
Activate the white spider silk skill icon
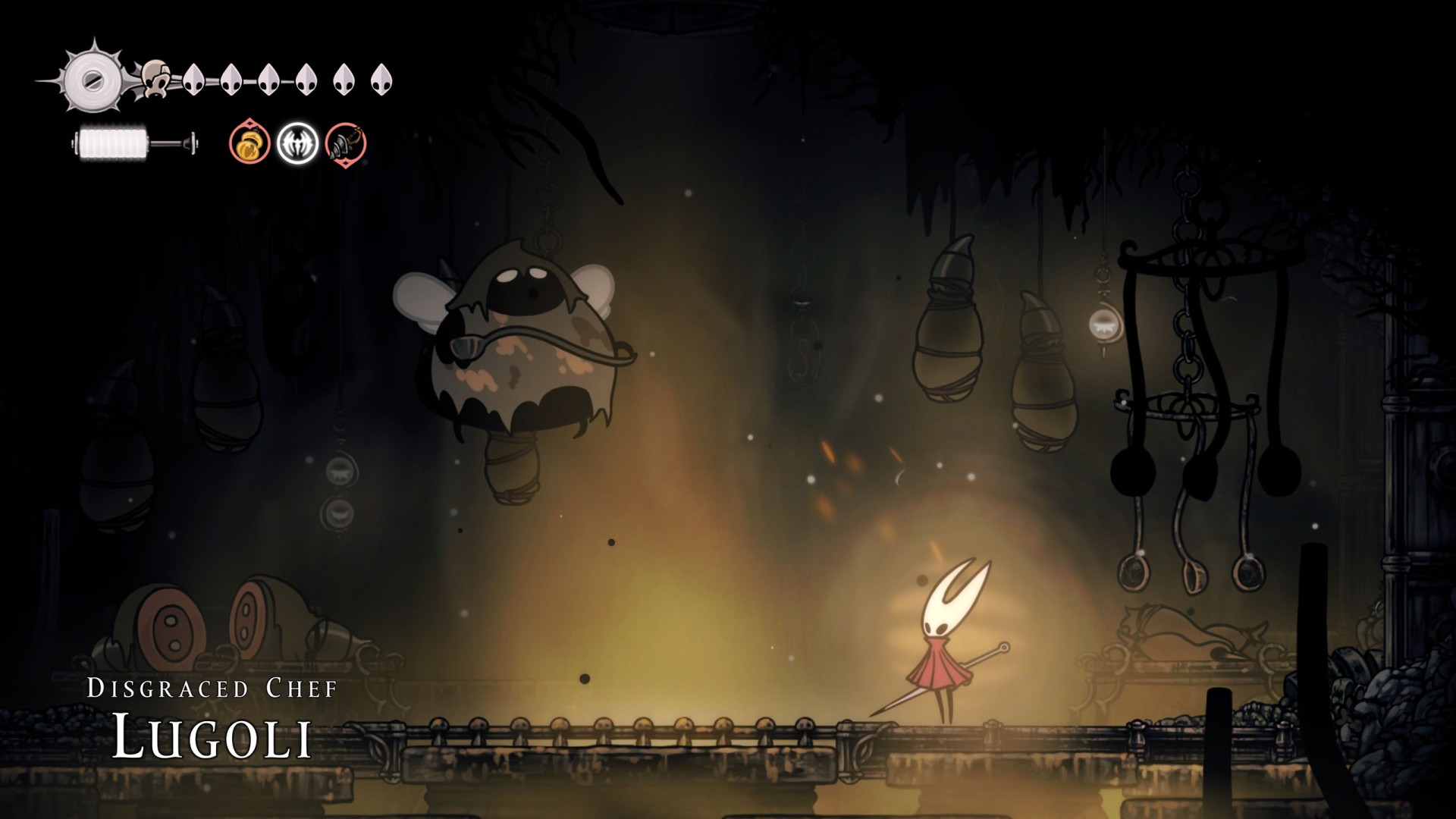[x=297, y=143]
